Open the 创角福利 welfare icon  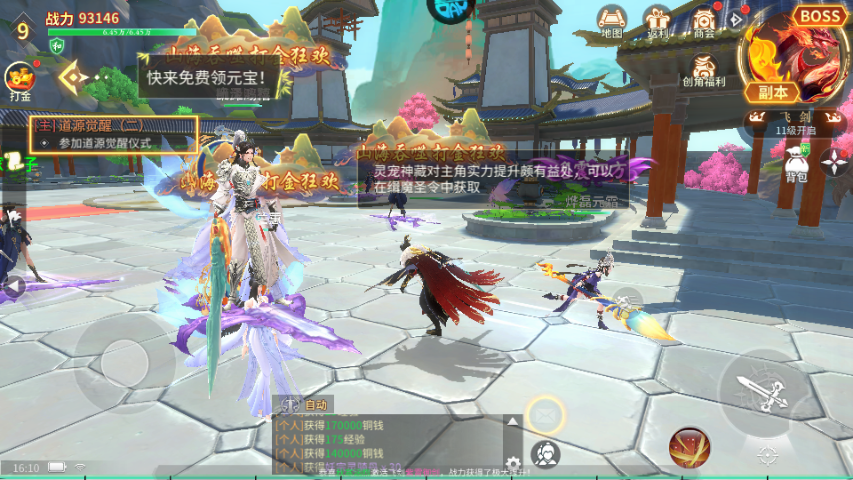705,70
